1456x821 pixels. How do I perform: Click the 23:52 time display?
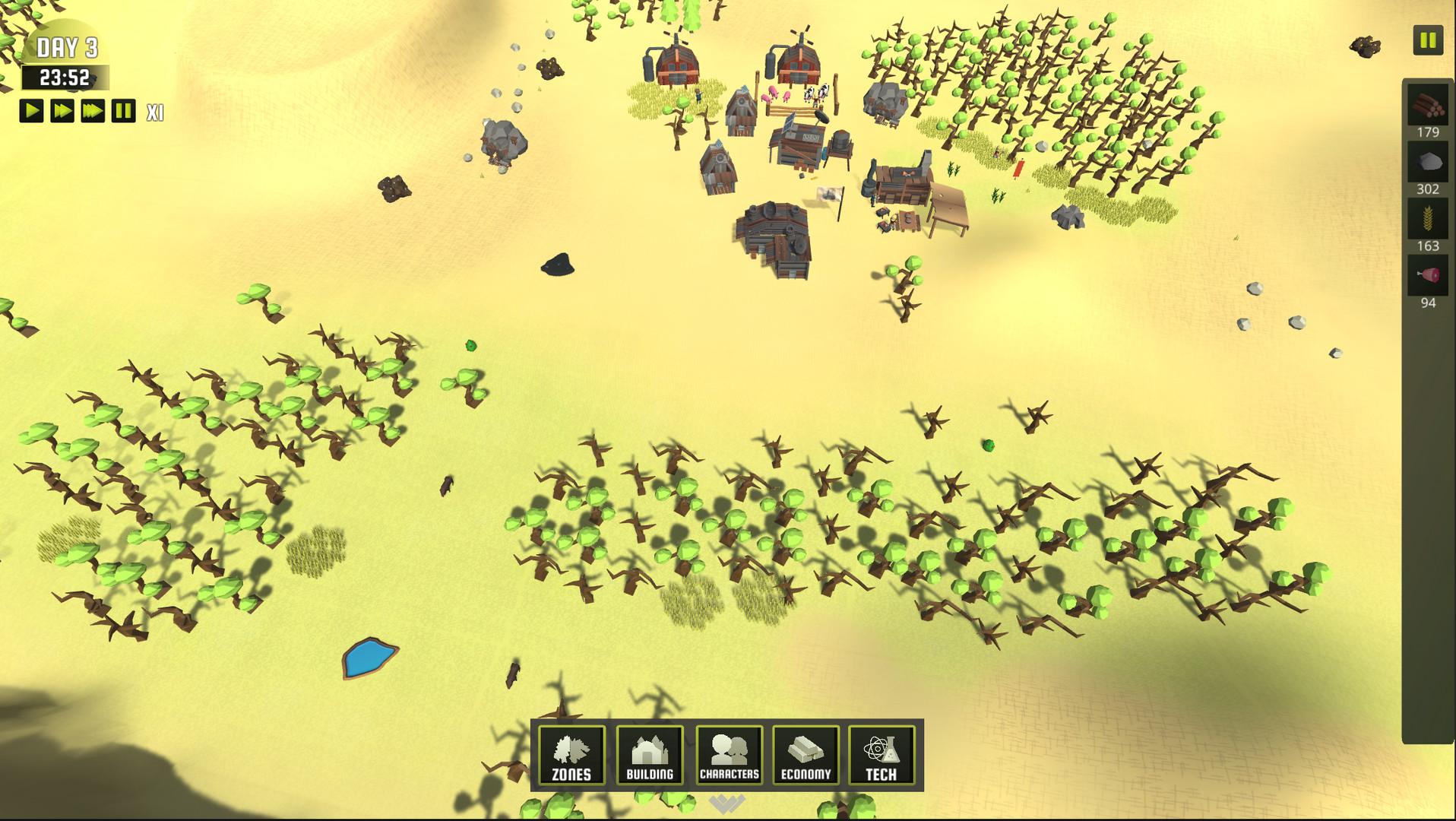[x=67, y=76]
